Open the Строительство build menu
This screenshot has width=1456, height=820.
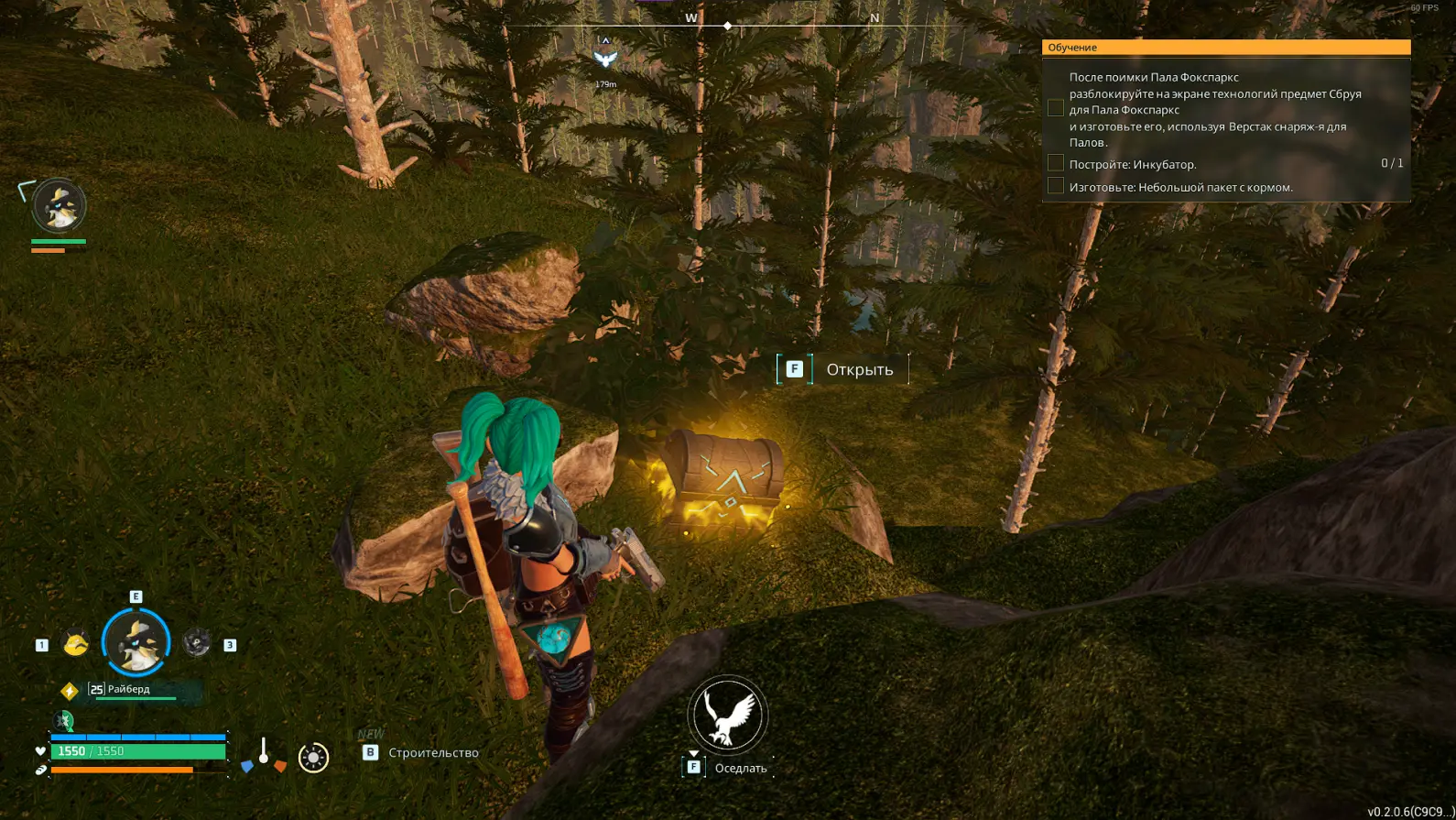[x=432, y=753]
